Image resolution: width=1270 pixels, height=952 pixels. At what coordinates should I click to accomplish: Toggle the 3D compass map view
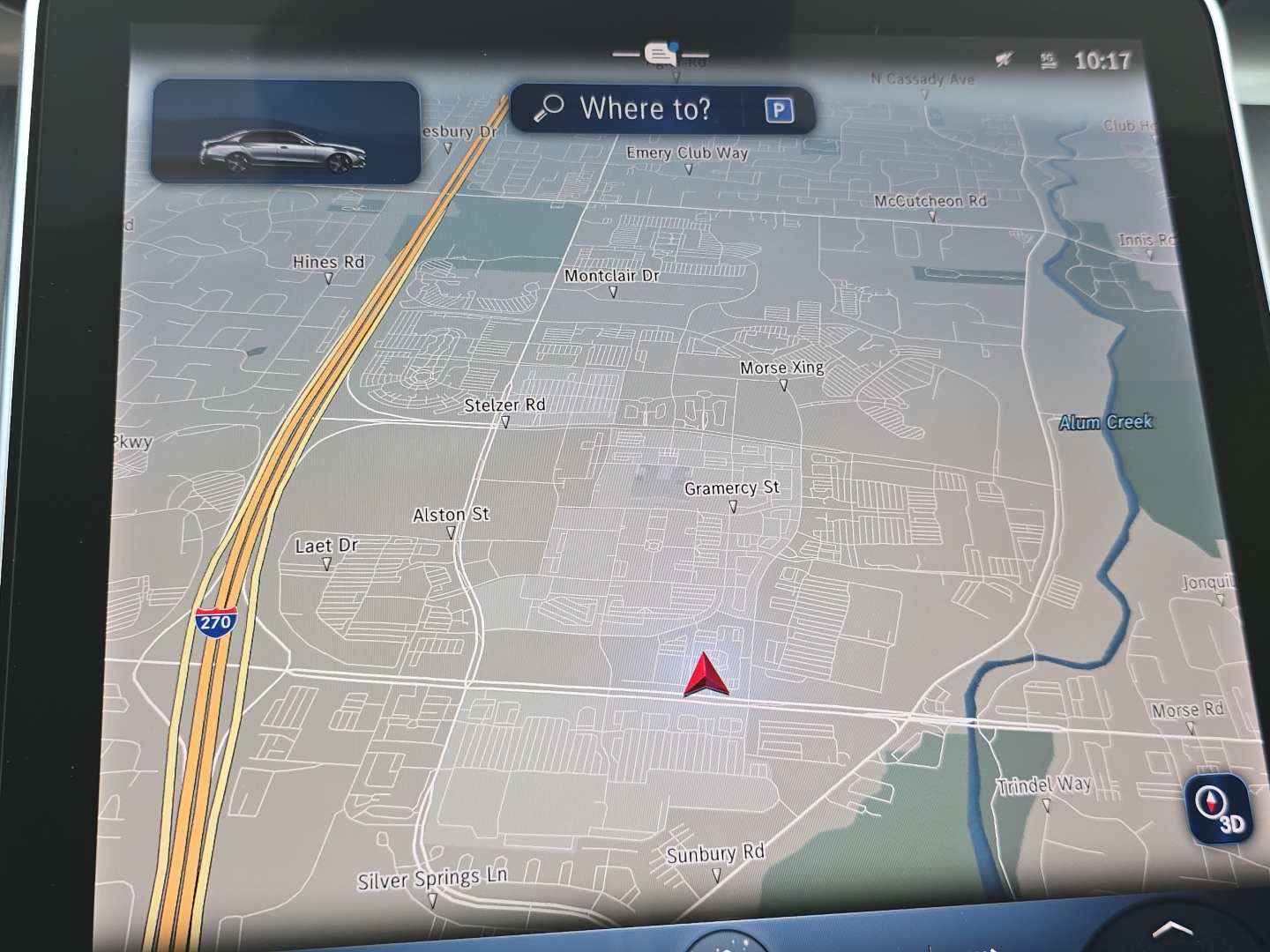(1218, 810)
